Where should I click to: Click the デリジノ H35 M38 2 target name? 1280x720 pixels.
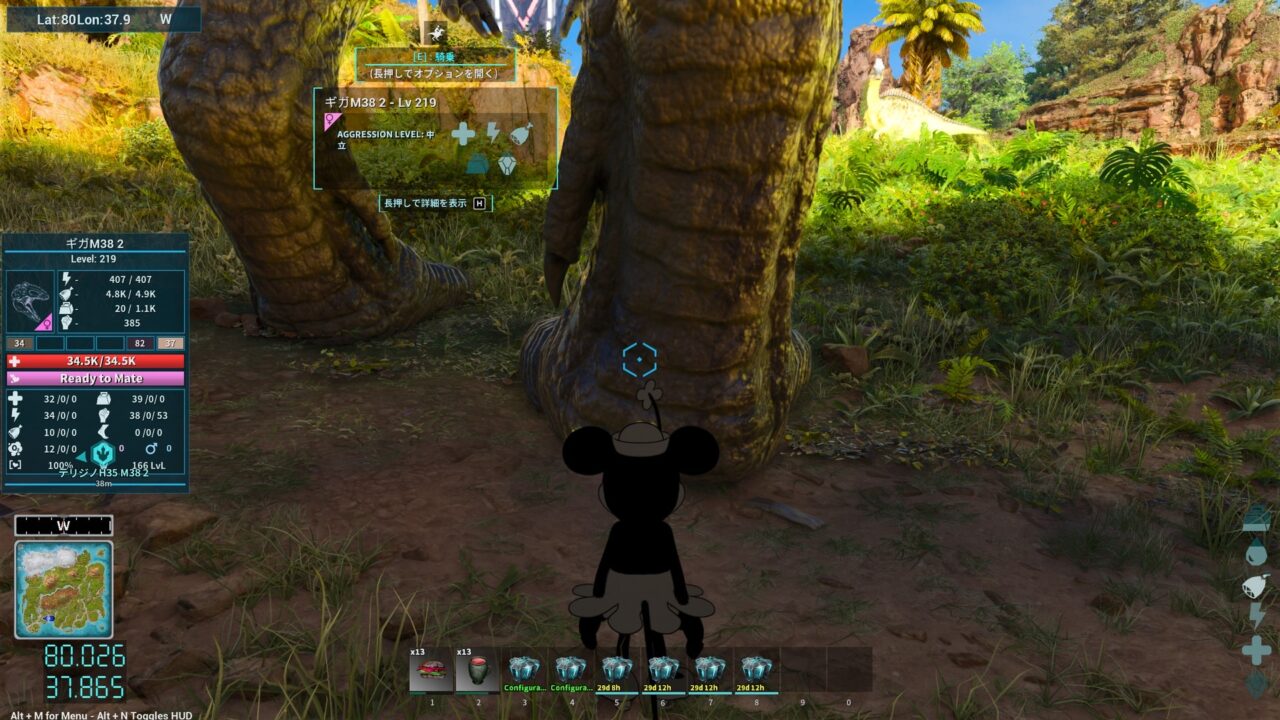[103, 474]
